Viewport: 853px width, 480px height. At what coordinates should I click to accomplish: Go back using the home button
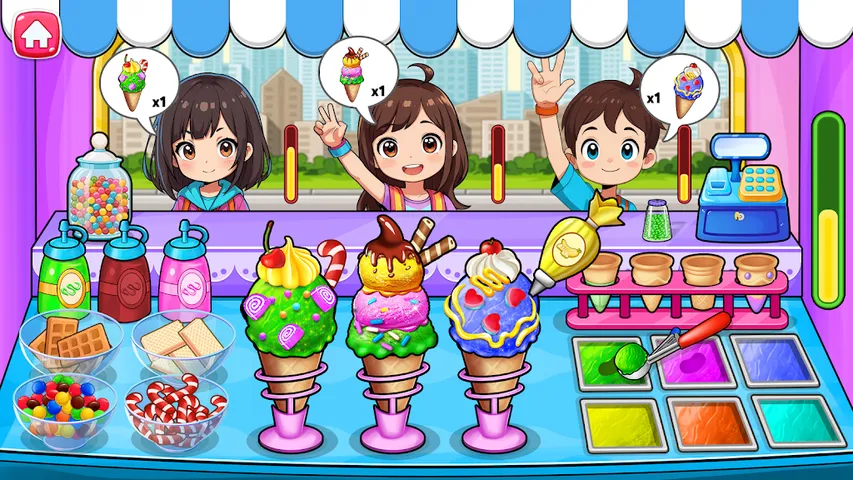tap(36, 32)
